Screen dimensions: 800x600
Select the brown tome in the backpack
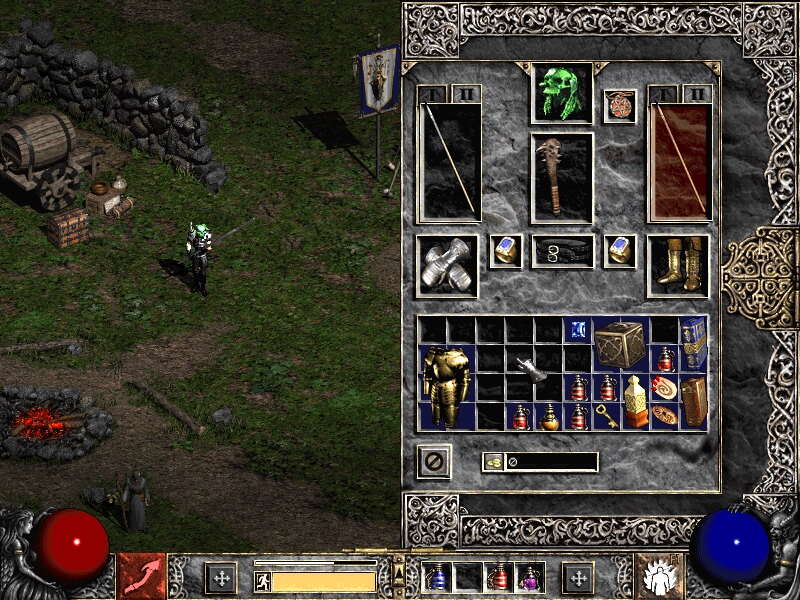point(693,400)
